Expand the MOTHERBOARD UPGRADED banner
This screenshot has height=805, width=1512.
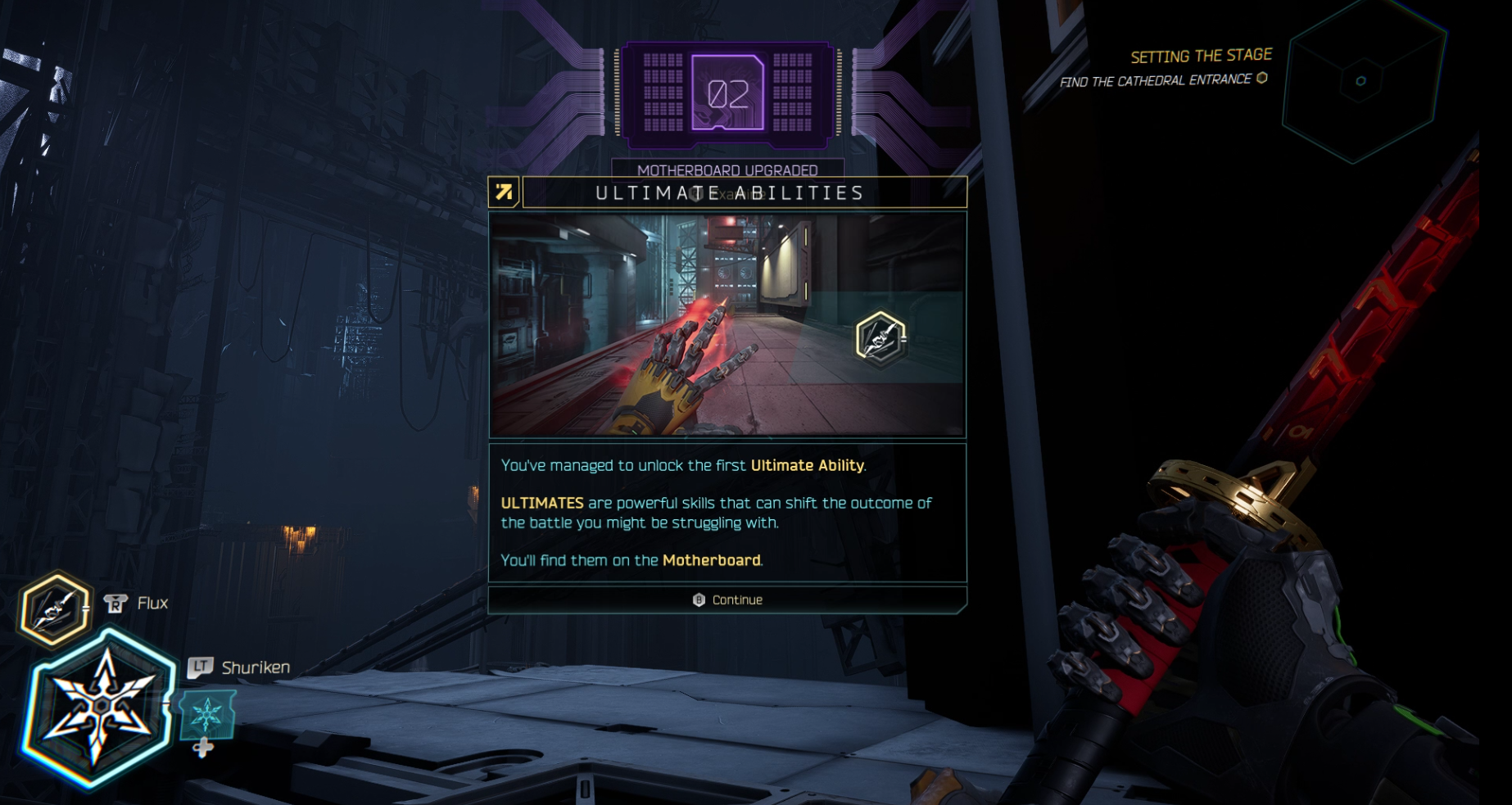[729, 171]
